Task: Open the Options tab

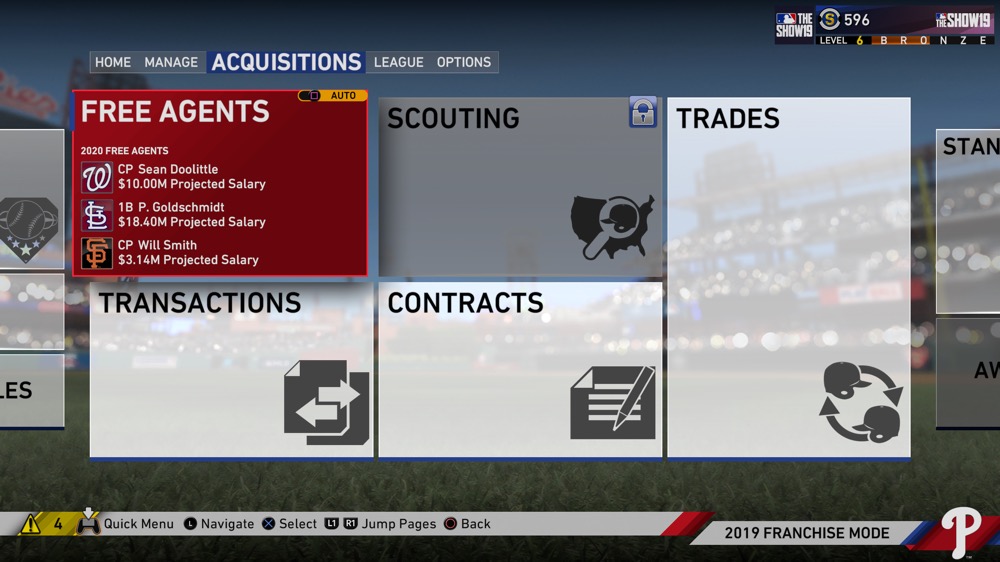Action: click(x=464, y=62)
